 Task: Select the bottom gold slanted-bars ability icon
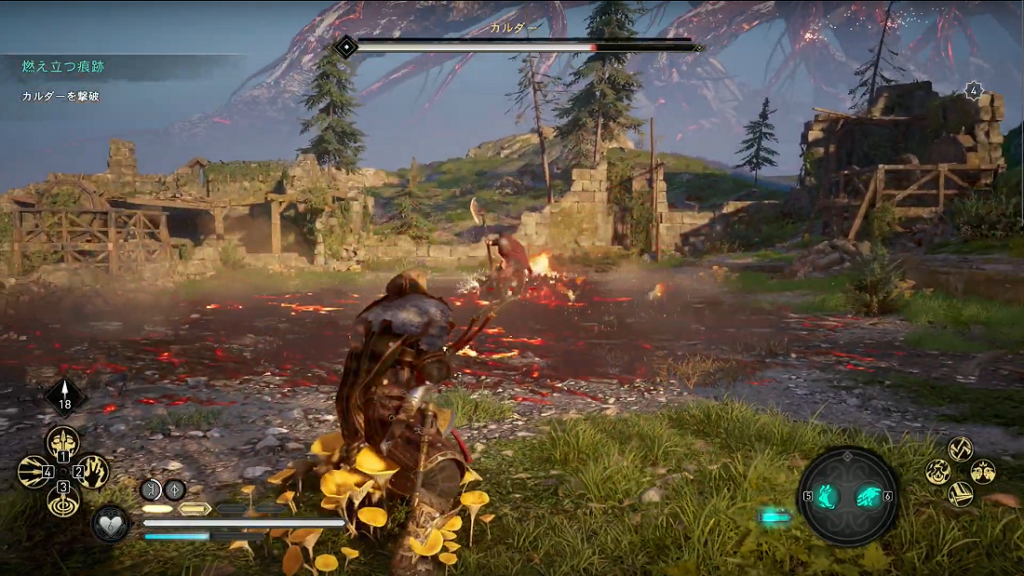pyautogui.click(x=960, y=493)
